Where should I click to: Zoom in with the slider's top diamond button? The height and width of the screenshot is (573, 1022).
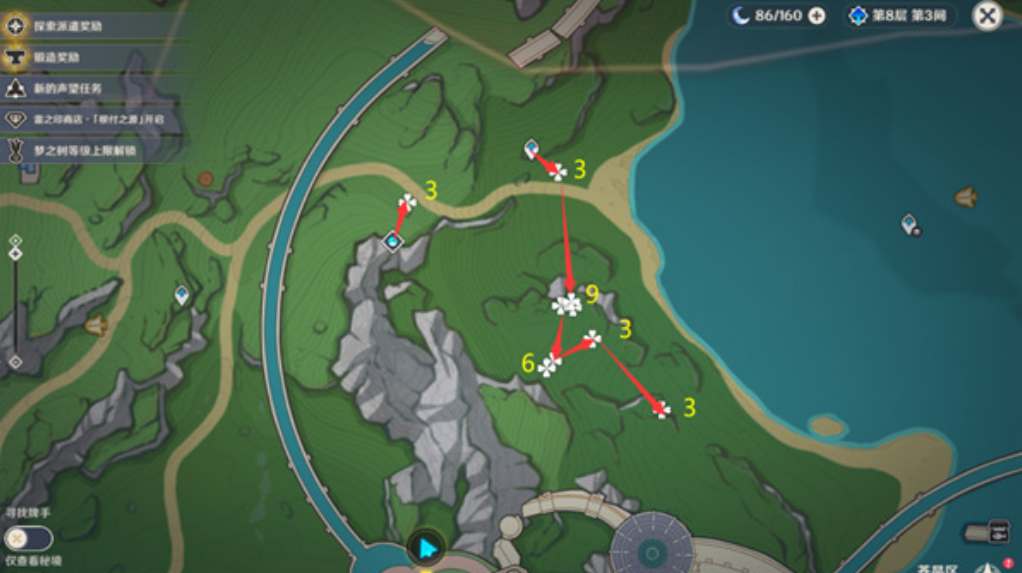pos(15,240)
